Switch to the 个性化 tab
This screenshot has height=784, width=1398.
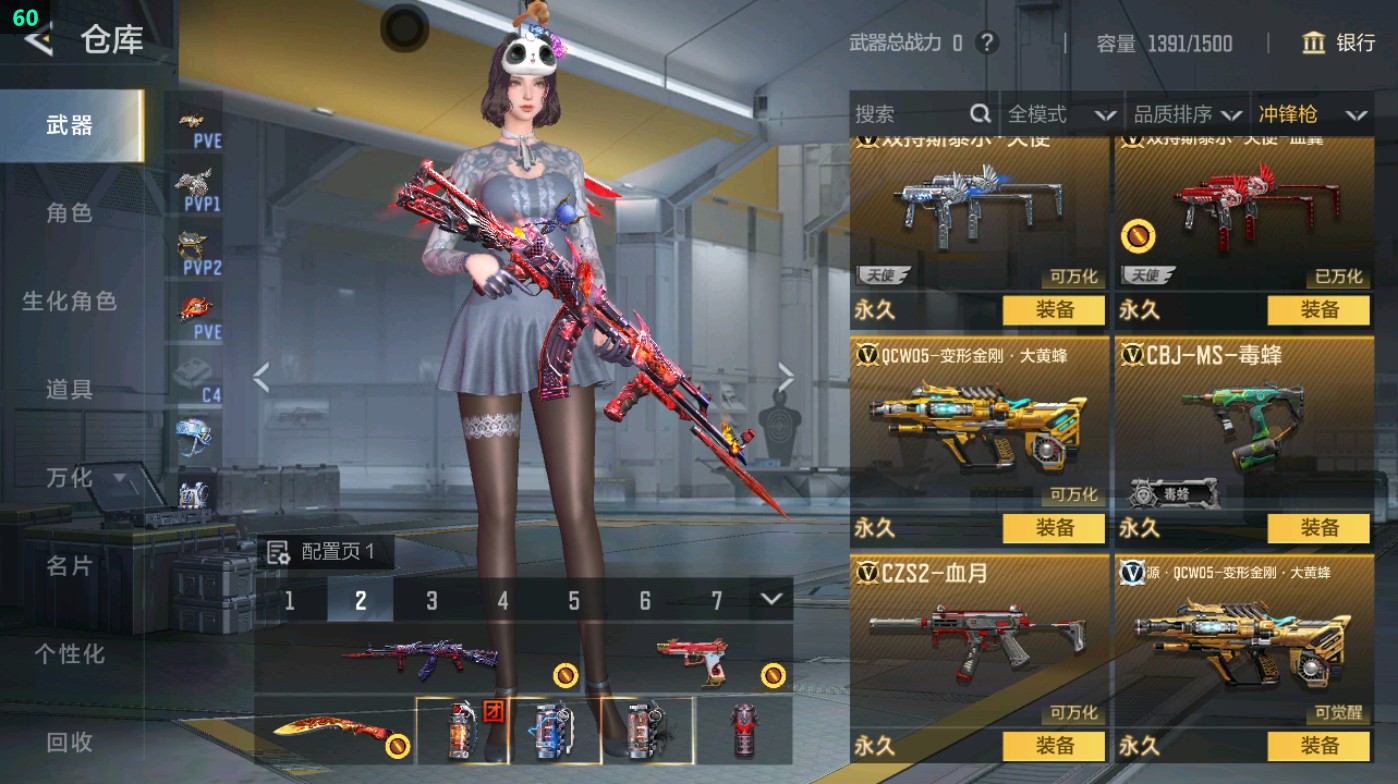tap(69, 654)
